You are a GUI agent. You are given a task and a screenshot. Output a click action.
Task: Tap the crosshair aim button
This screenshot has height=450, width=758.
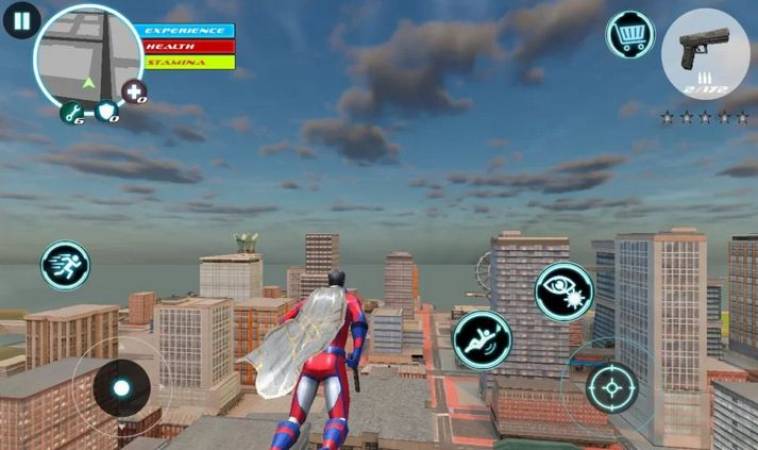(611, 387)
